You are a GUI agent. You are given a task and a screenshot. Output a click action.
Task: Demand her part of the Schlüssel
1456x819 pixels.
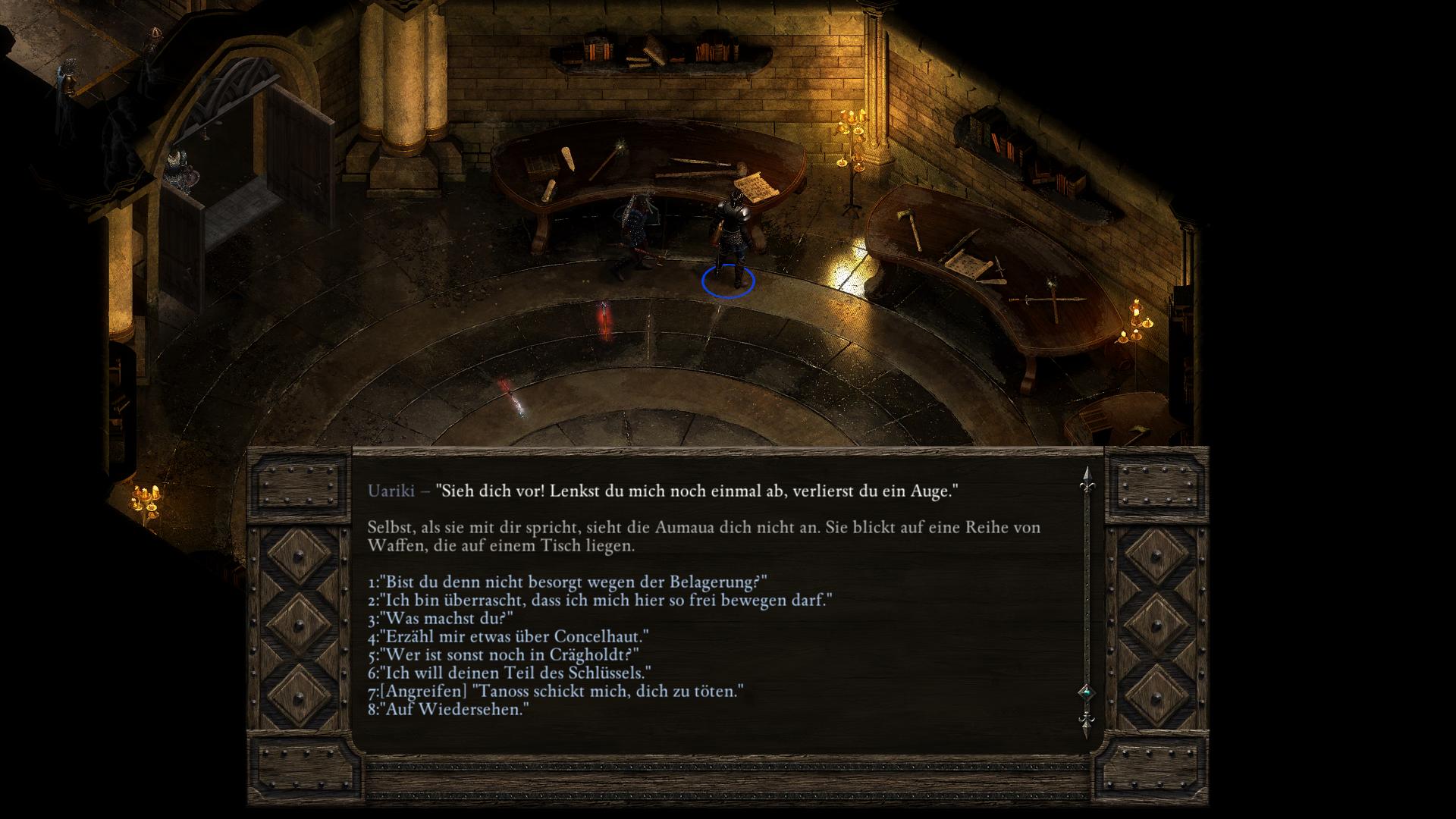click(509, 673)
